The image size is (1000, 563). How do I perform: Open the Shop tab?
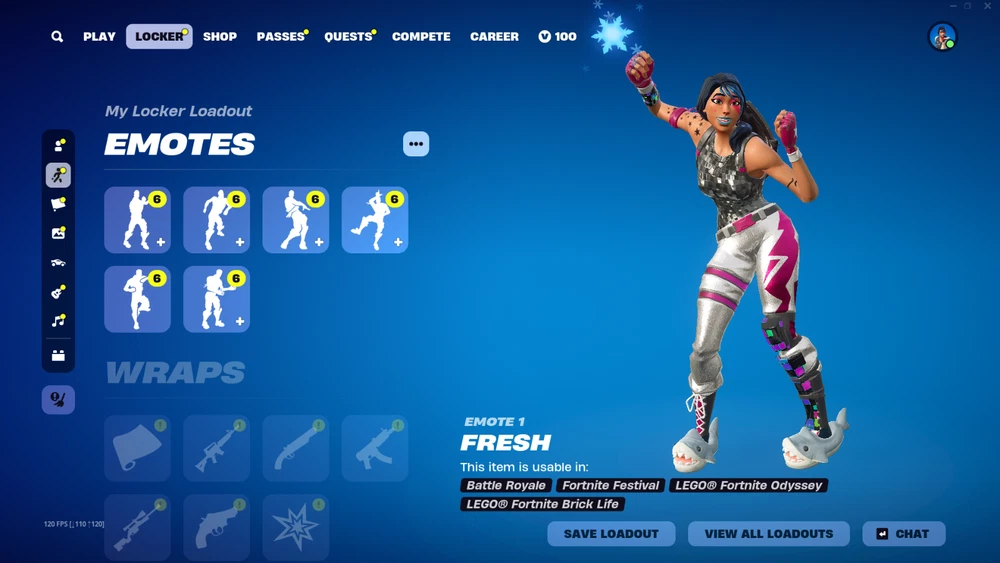(x=220, y=37)
